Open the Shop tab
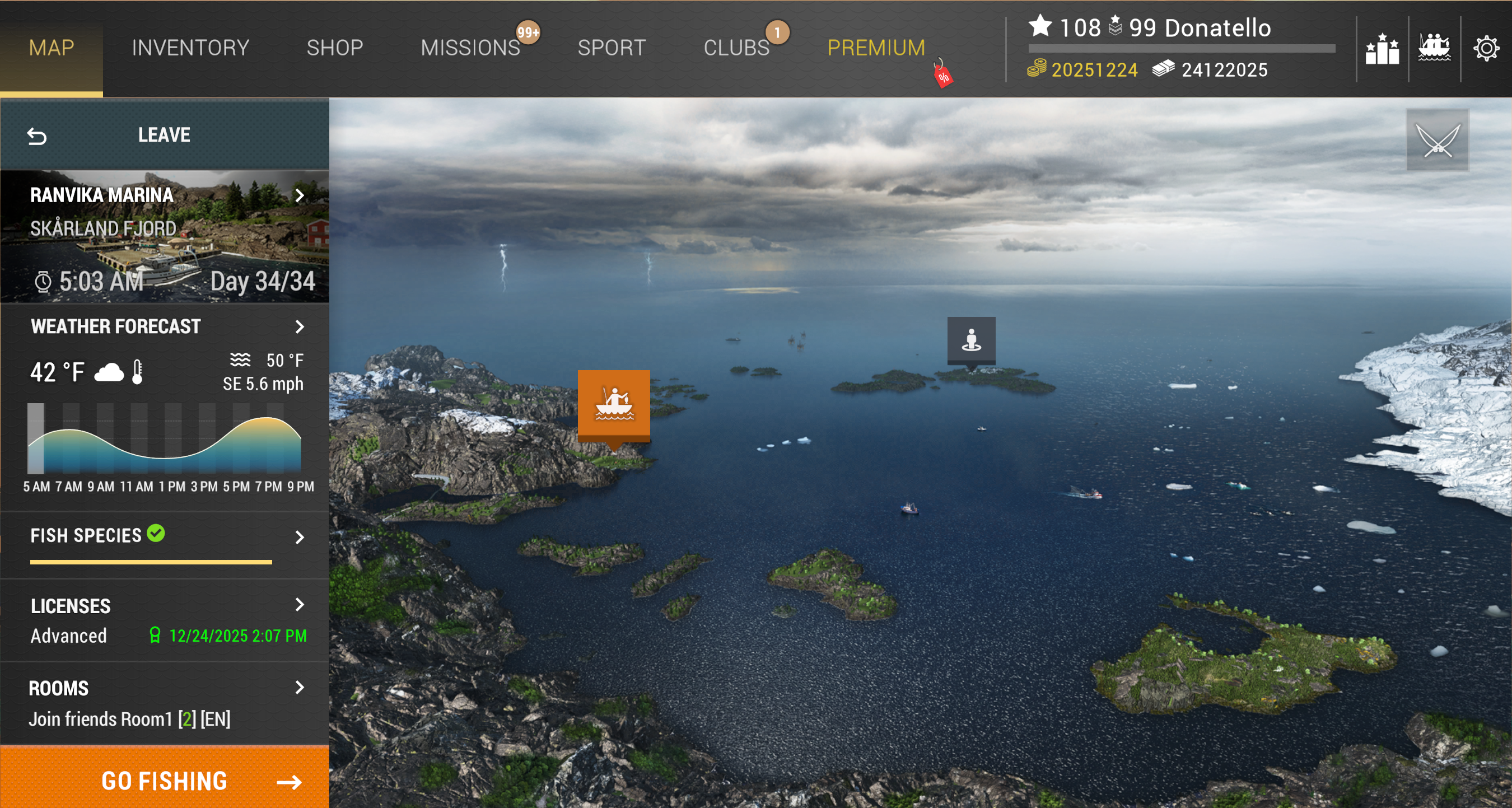The height and width of the screenshot is (808, 1512). point(334,48)
